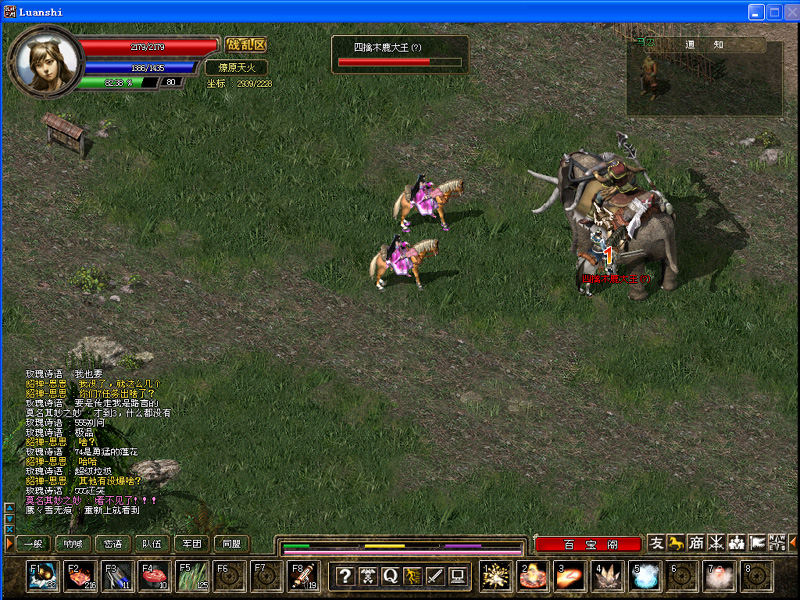The width and height of the screenshot is (800, 600).
Task: Open the 百宝阁 treasure shop
Action: pyautogui.click(x=588, y=544)
